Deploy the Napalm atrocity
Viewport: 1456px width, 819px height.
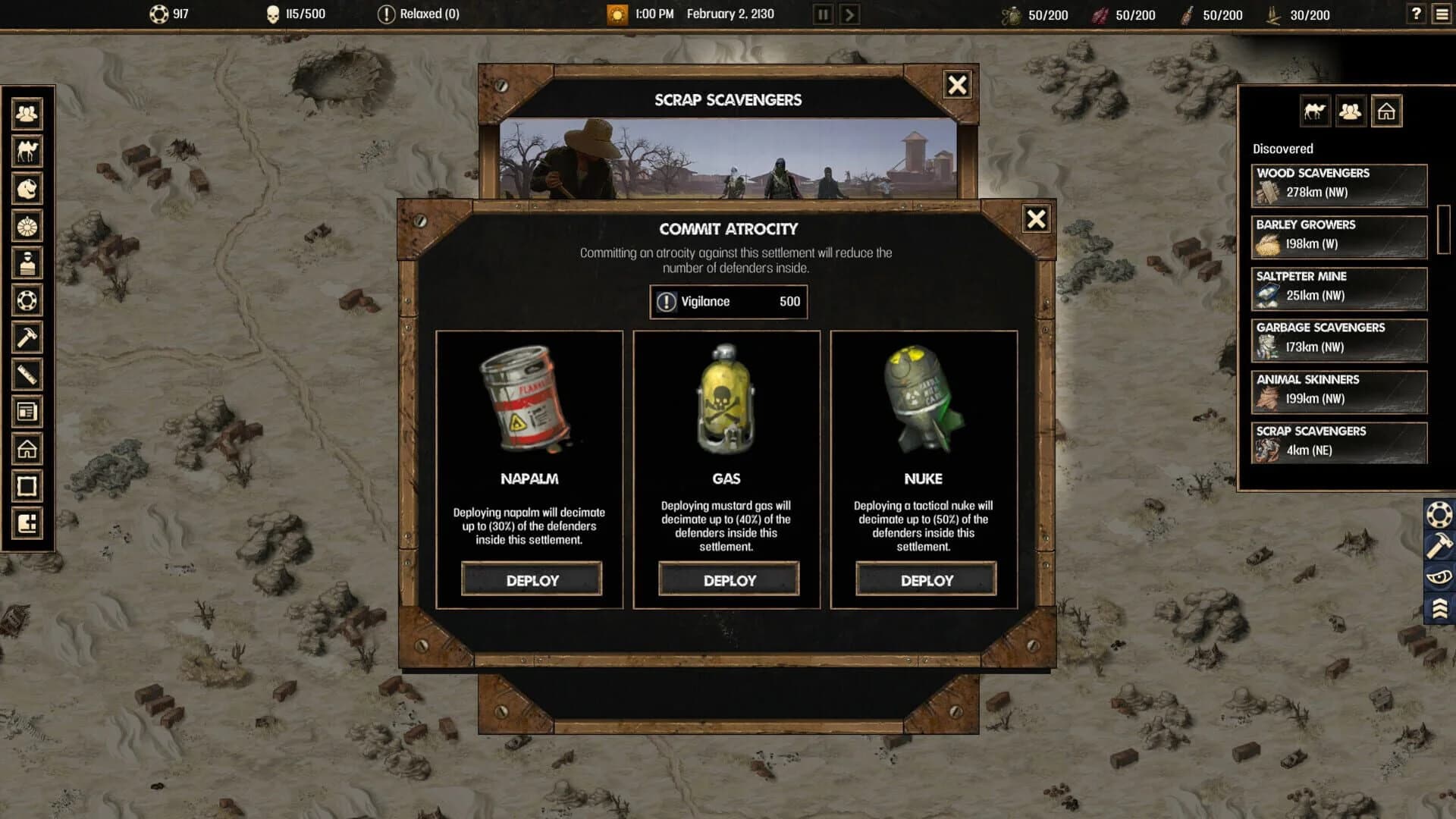coord(532,579)
